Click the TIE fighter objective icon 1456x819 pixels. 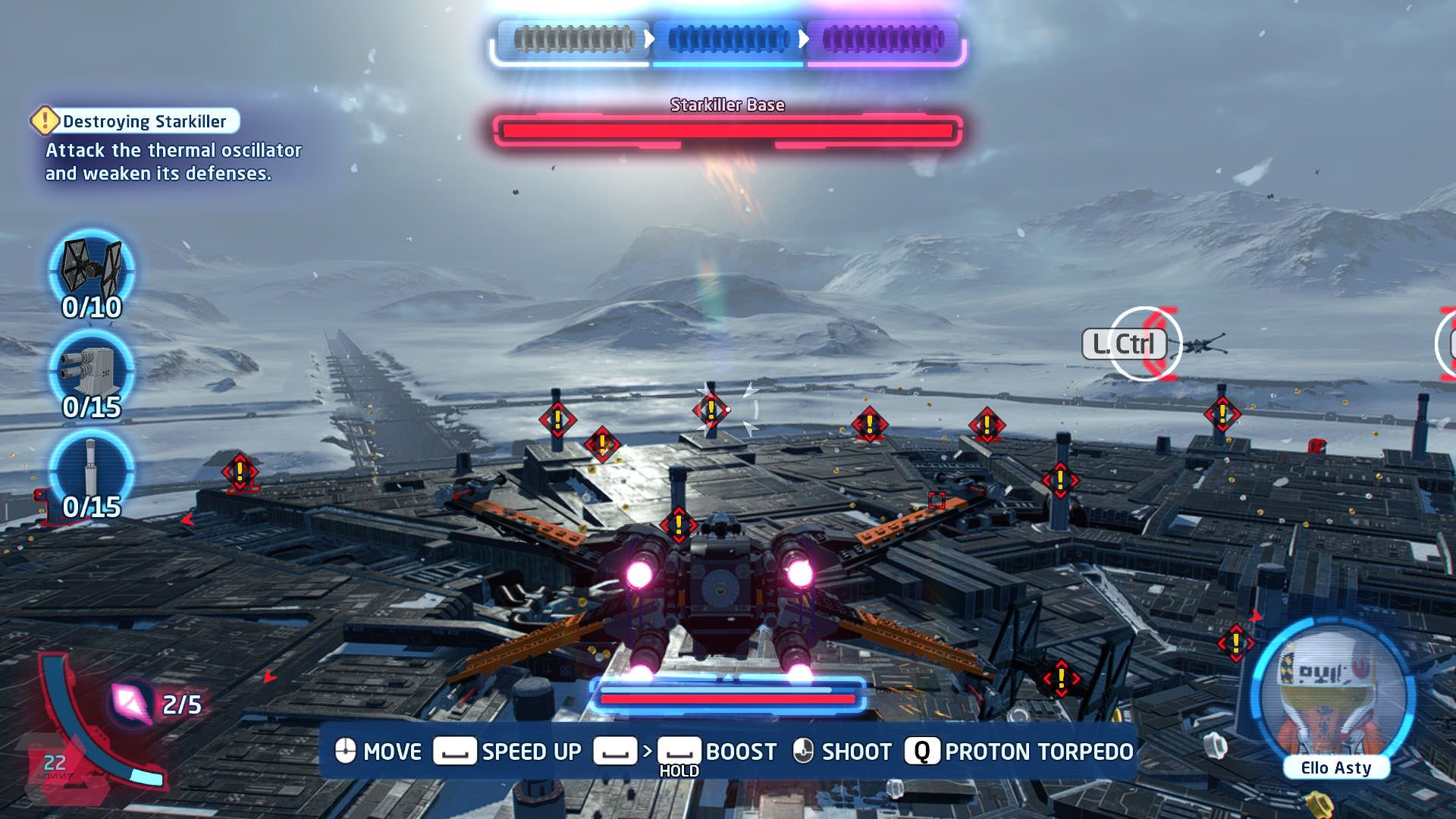(92, 267)
